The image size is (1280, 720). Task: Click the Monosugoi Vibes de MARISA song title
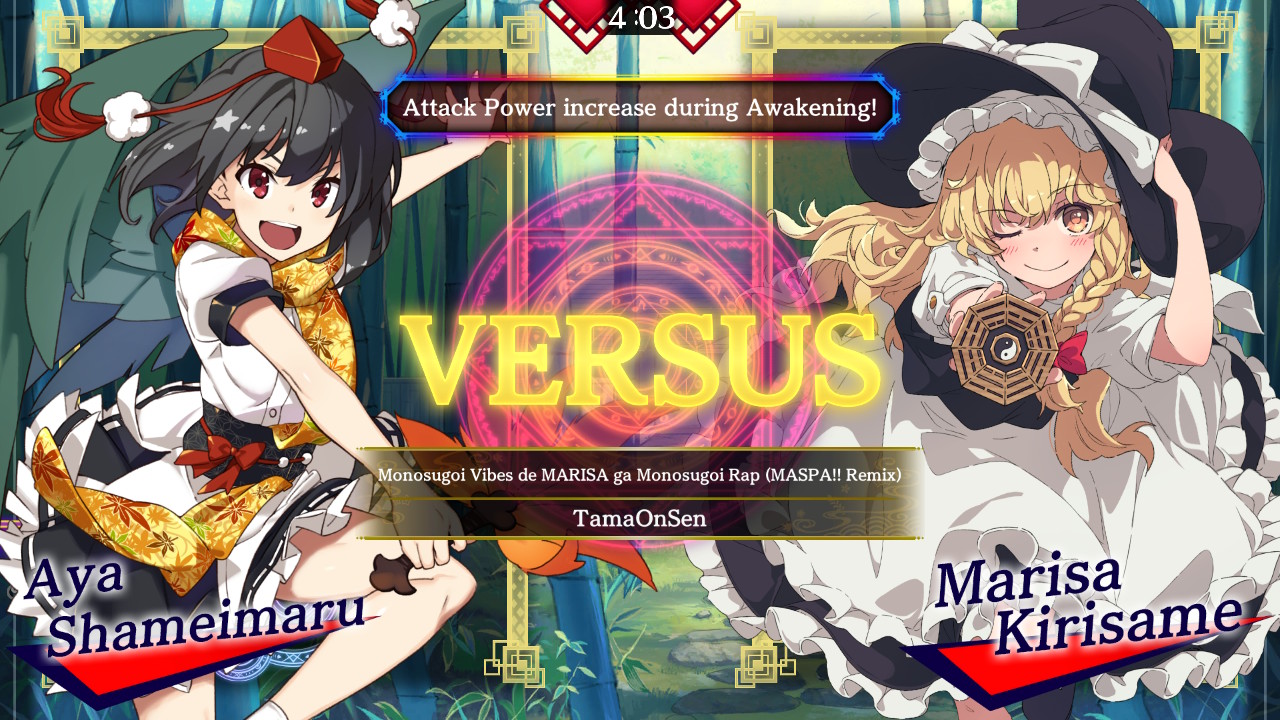tap(640, 477)
